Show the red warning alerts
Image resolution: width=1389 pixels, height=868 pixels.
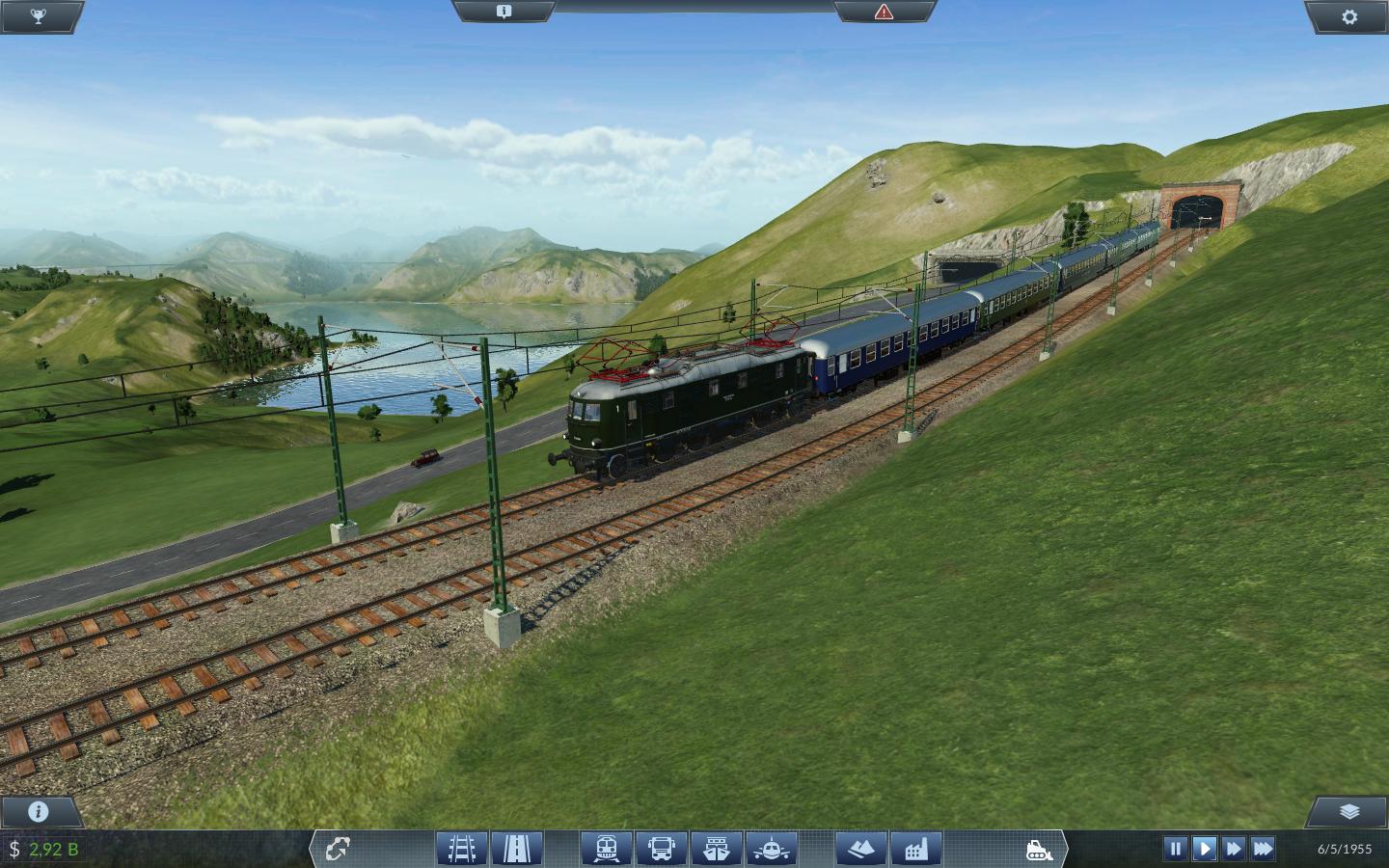[884, 12]
